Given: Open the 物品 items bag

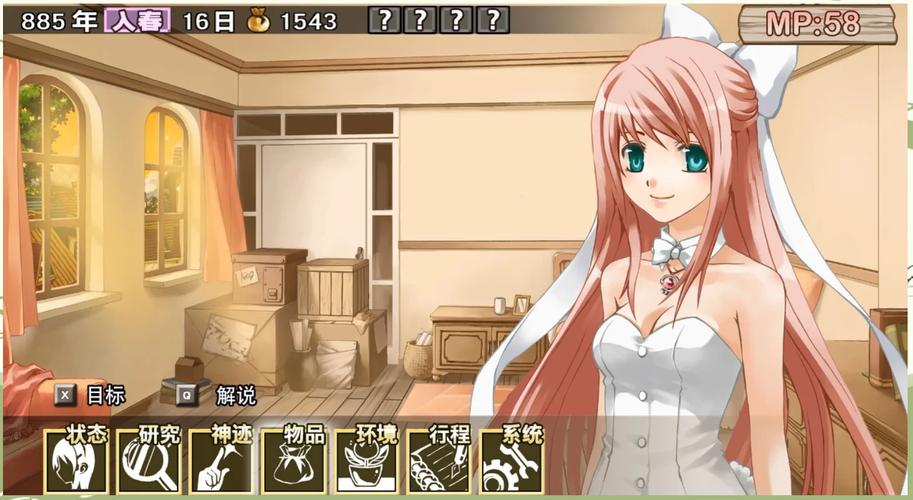Looking at the screenshot, I should tap(293, 462).
